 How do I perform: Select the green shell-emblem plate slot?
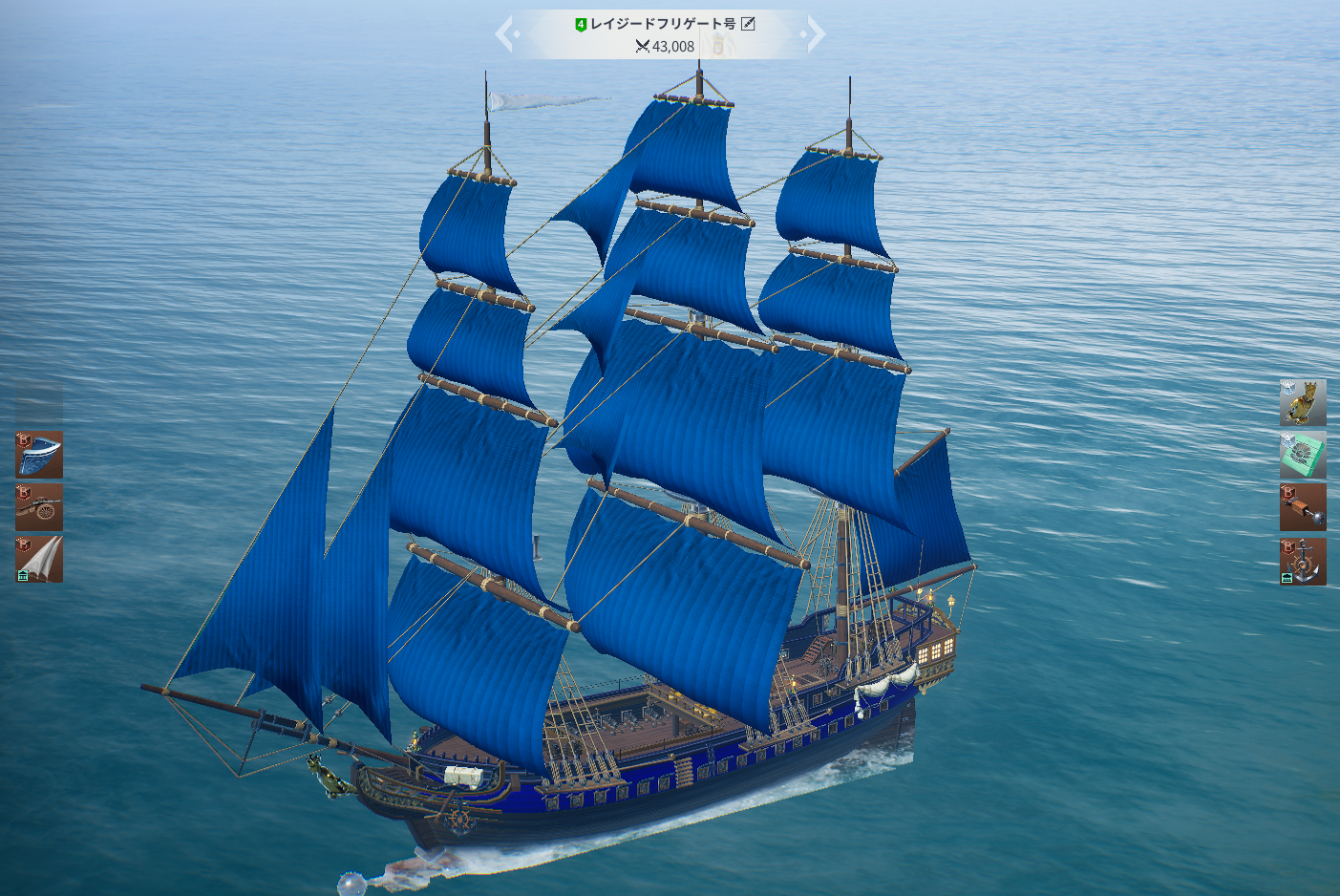tap(1303, 455)
